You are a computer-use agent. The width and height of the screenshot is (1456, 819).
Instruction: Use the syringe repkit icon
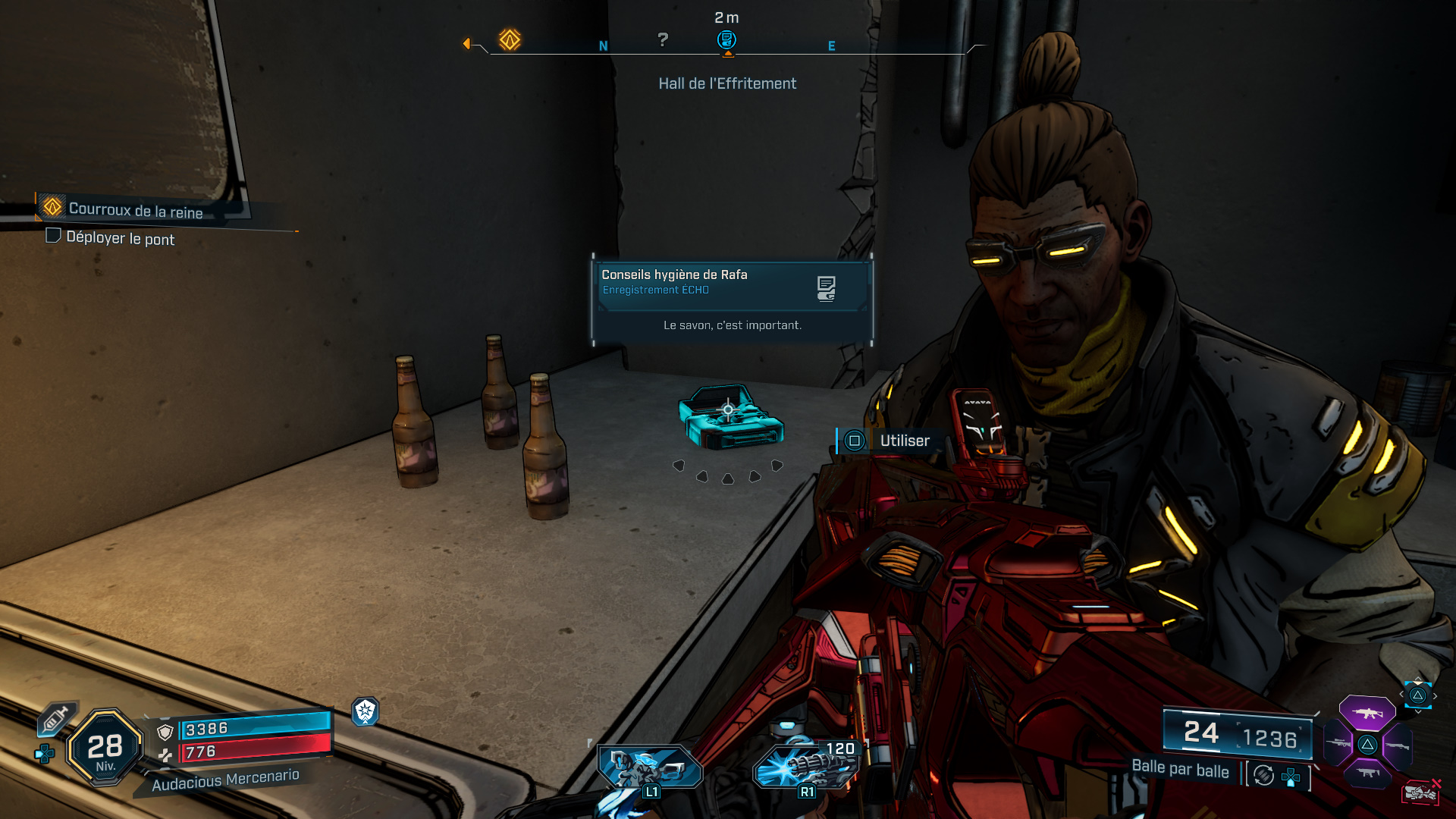pyautogui.click(x=56, y=718)
